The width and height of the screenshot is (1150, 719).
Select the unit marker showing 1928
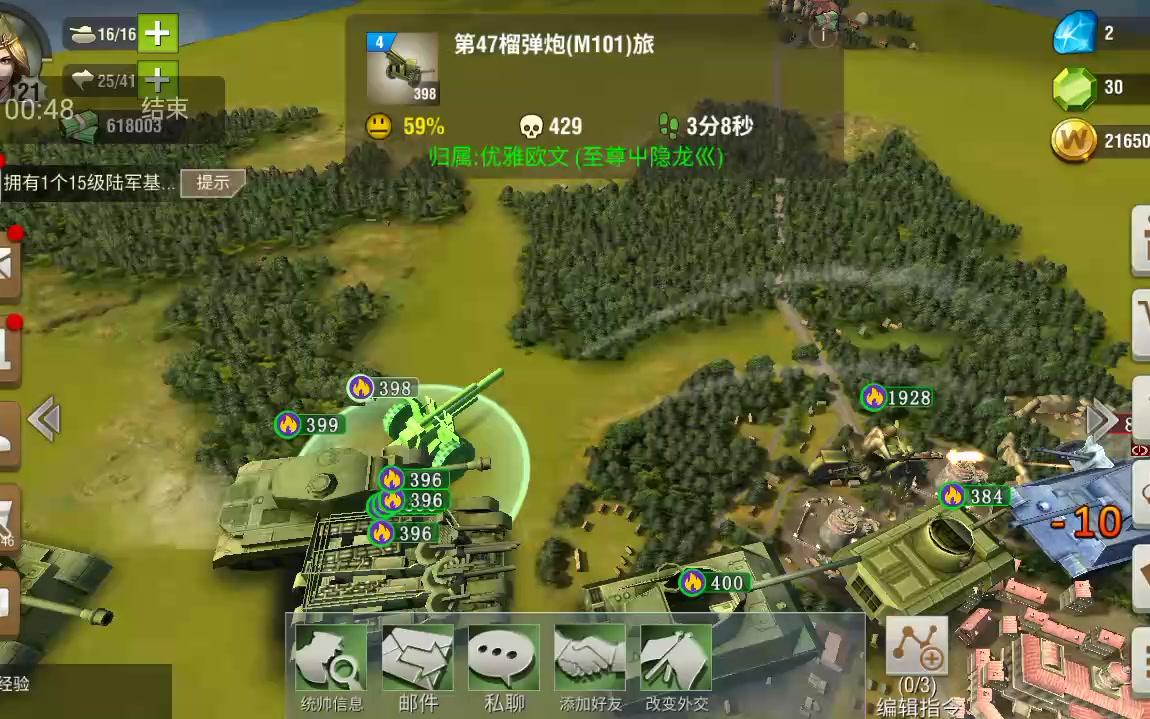pos(897,397)
